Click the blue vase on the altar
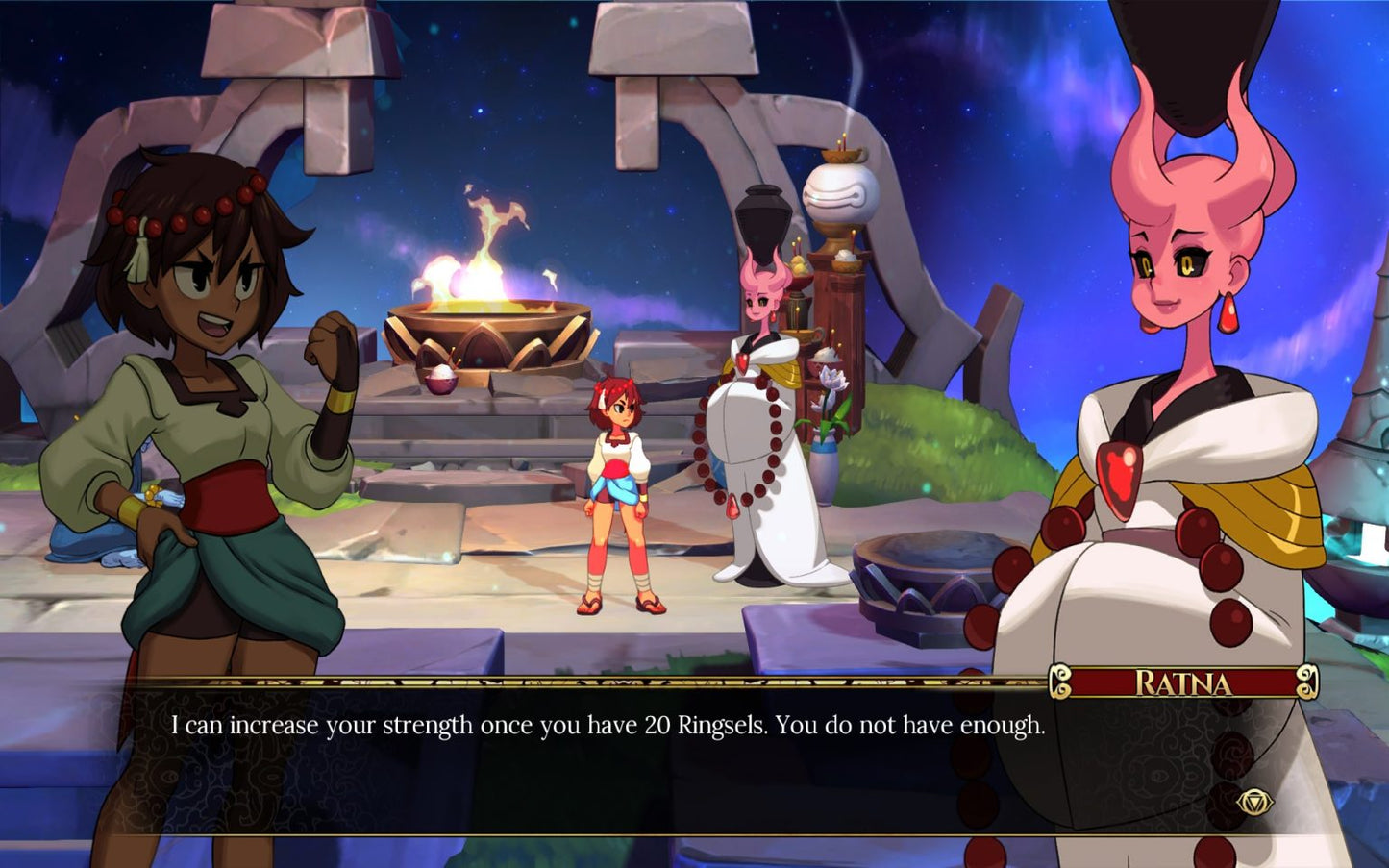 pyautogui.click(x=822, y=447)
